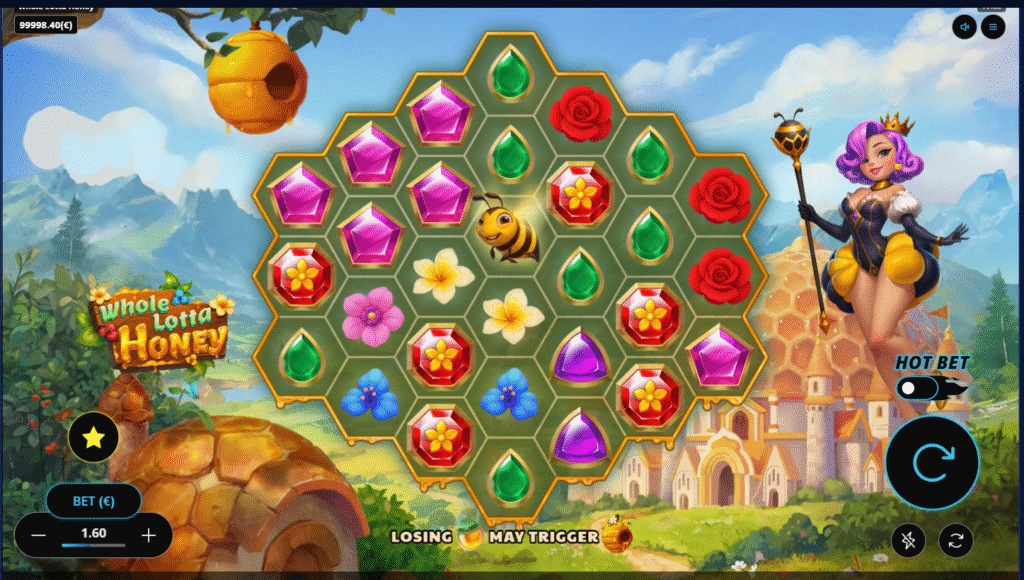
Task: Click the yellow star button
Action: click(94, 437)
